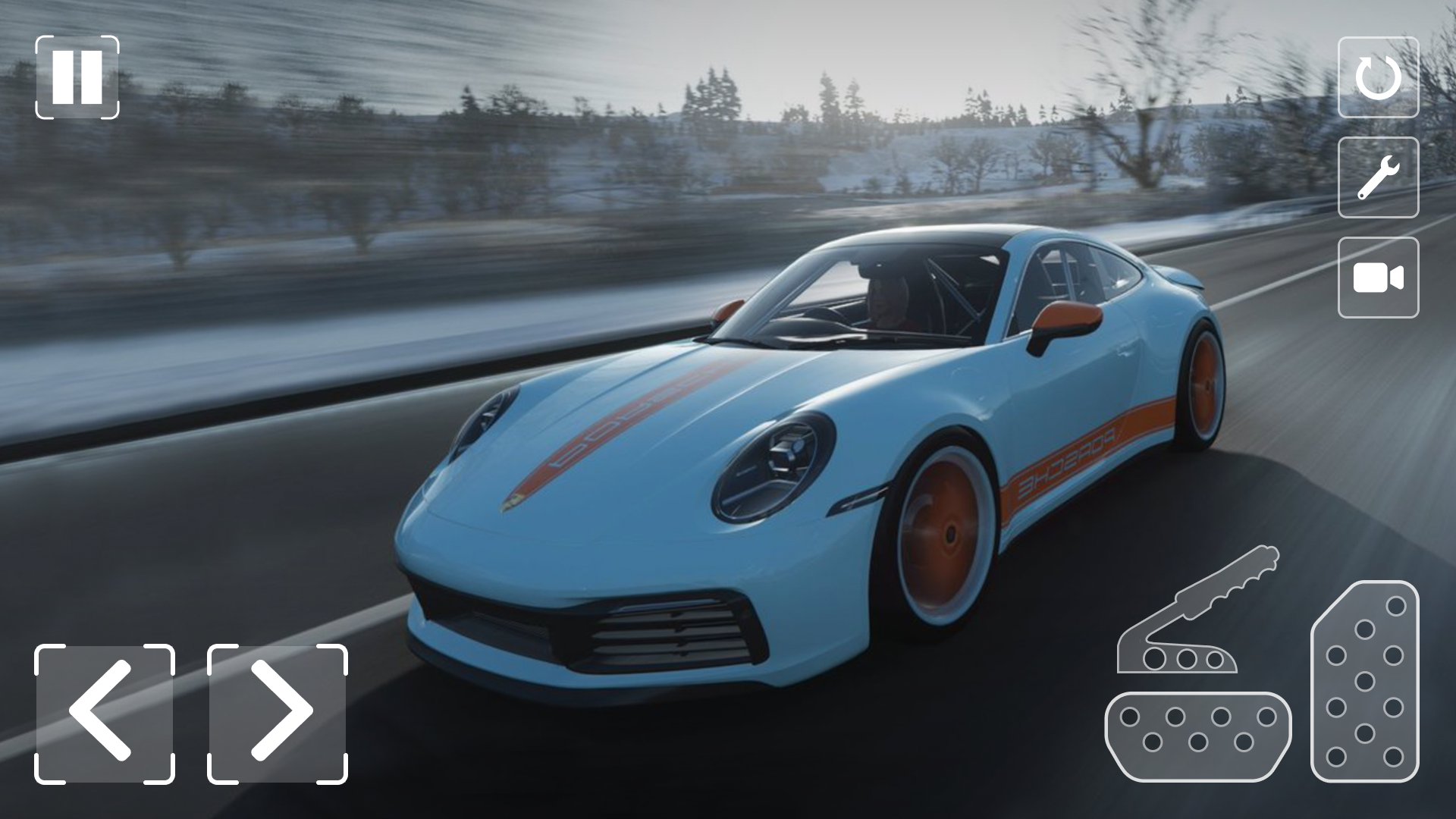The height and width of the screenshot is (819, 1456).
Task: Steer right with the right arrow
Action: coord(278,714)
